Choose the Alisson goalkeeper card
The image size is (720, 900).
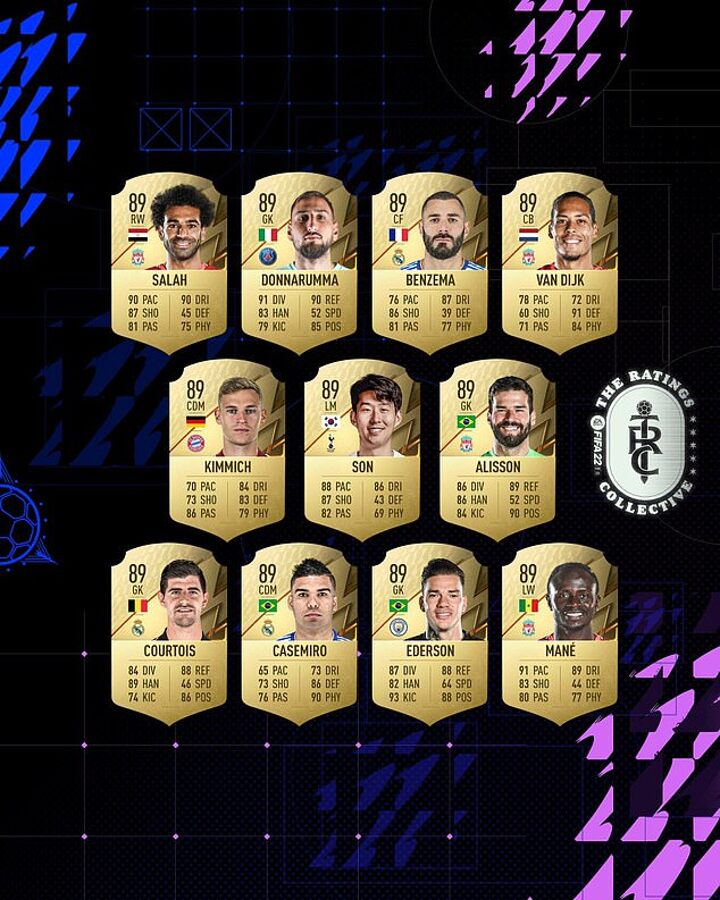click(498, 448)
